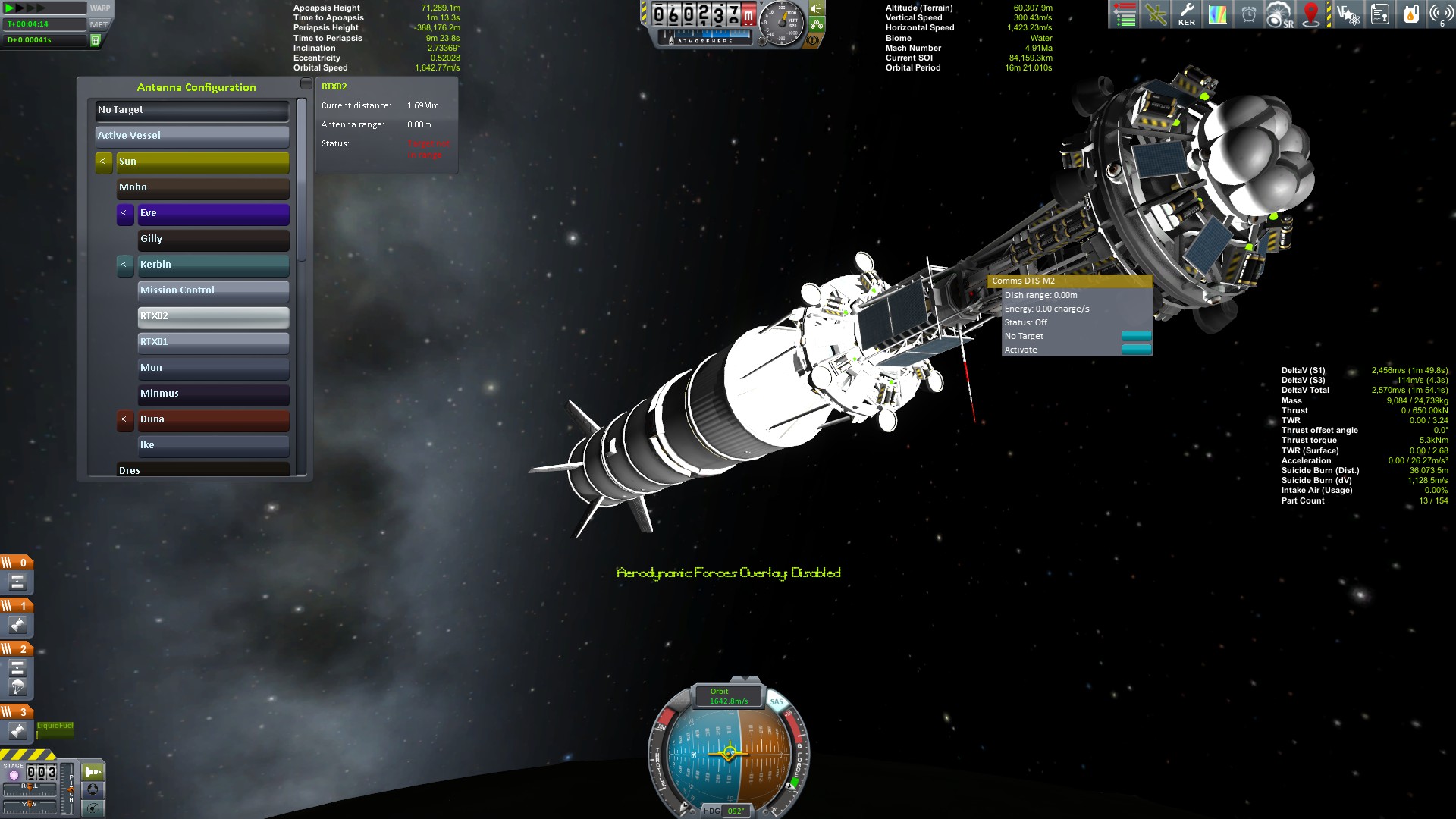Select Duna as antenna target
Image resolution: width=1456 pixels, height=819 pixels.
pyautogui.click(x=213, y=419)
